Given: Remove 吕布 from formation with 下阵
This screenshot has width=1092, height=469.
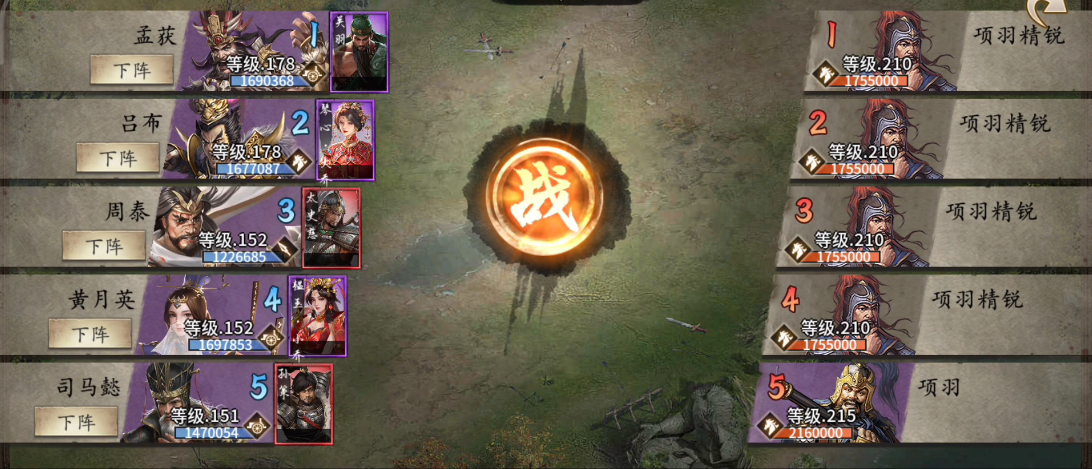Looking at the screenshot, I should [x=117, y=158].
